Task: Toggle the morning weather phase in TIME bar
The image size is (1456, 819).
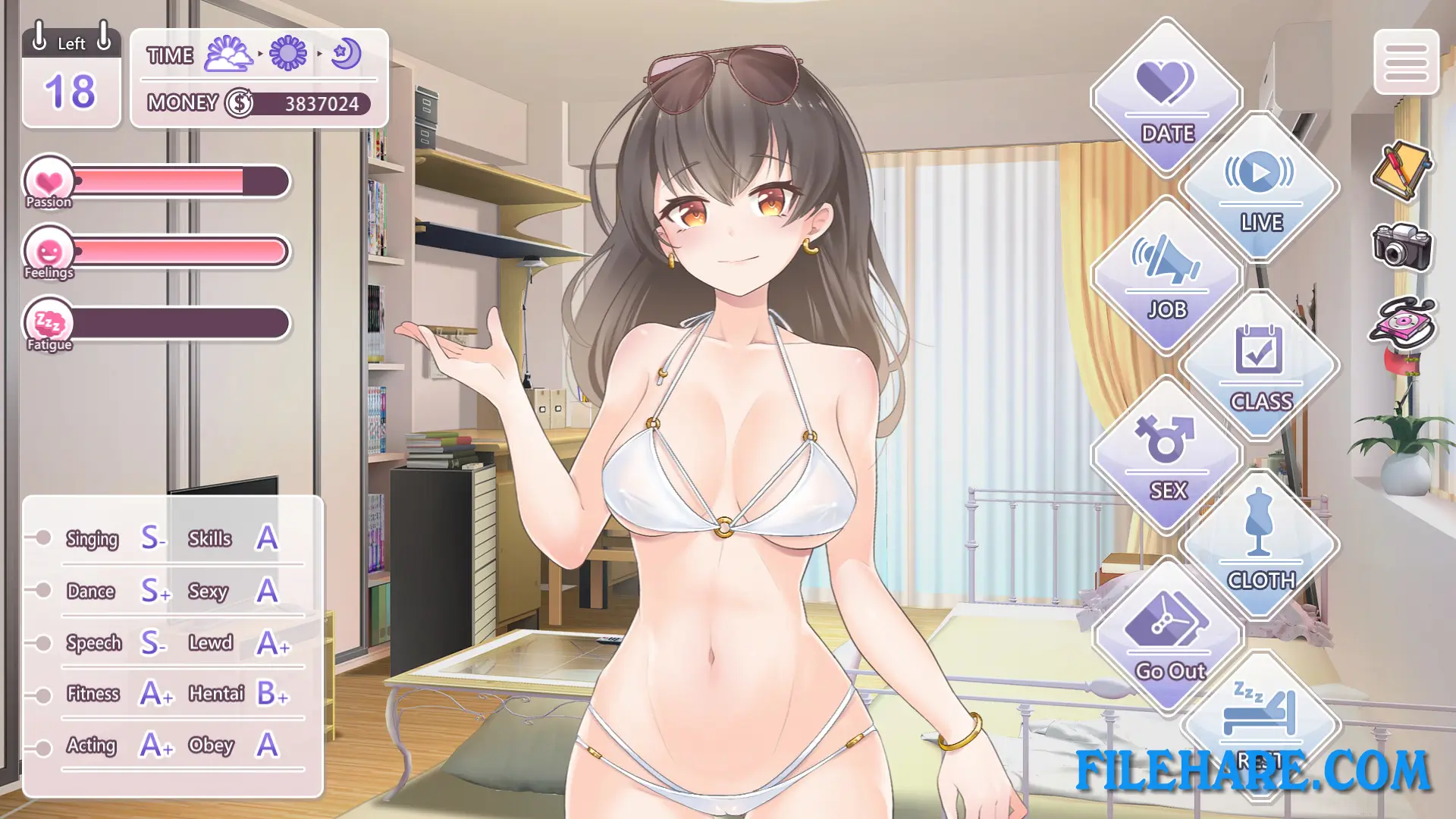Action: (x=229, y=53)
